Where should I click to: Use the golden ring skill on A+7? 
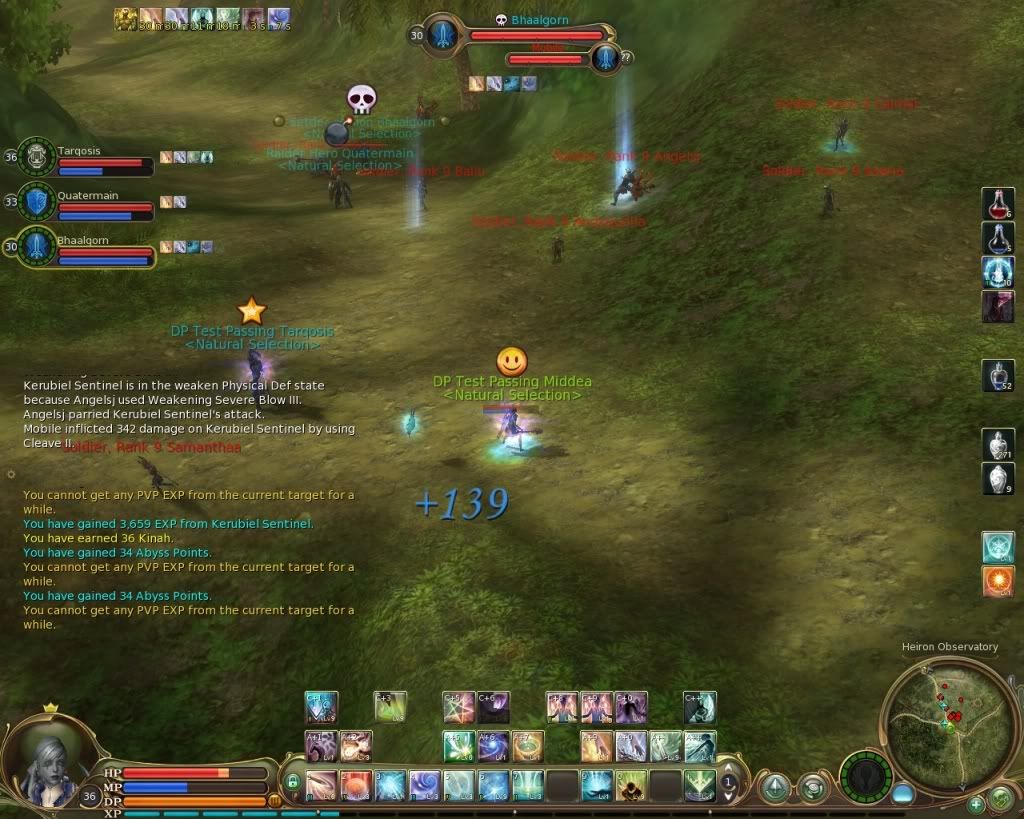click(527, 746)
